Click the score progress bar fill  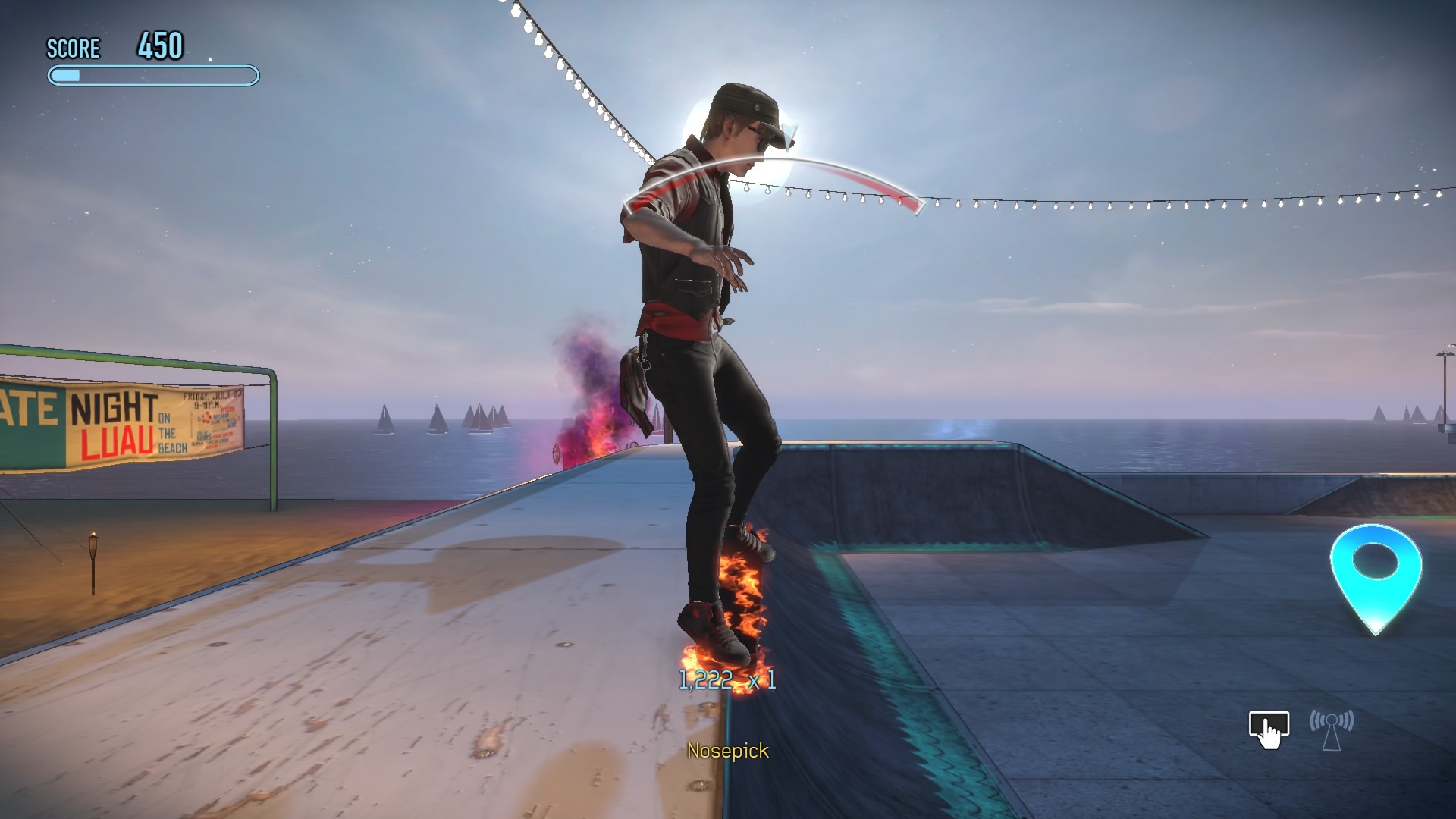[x=64, y=74]
